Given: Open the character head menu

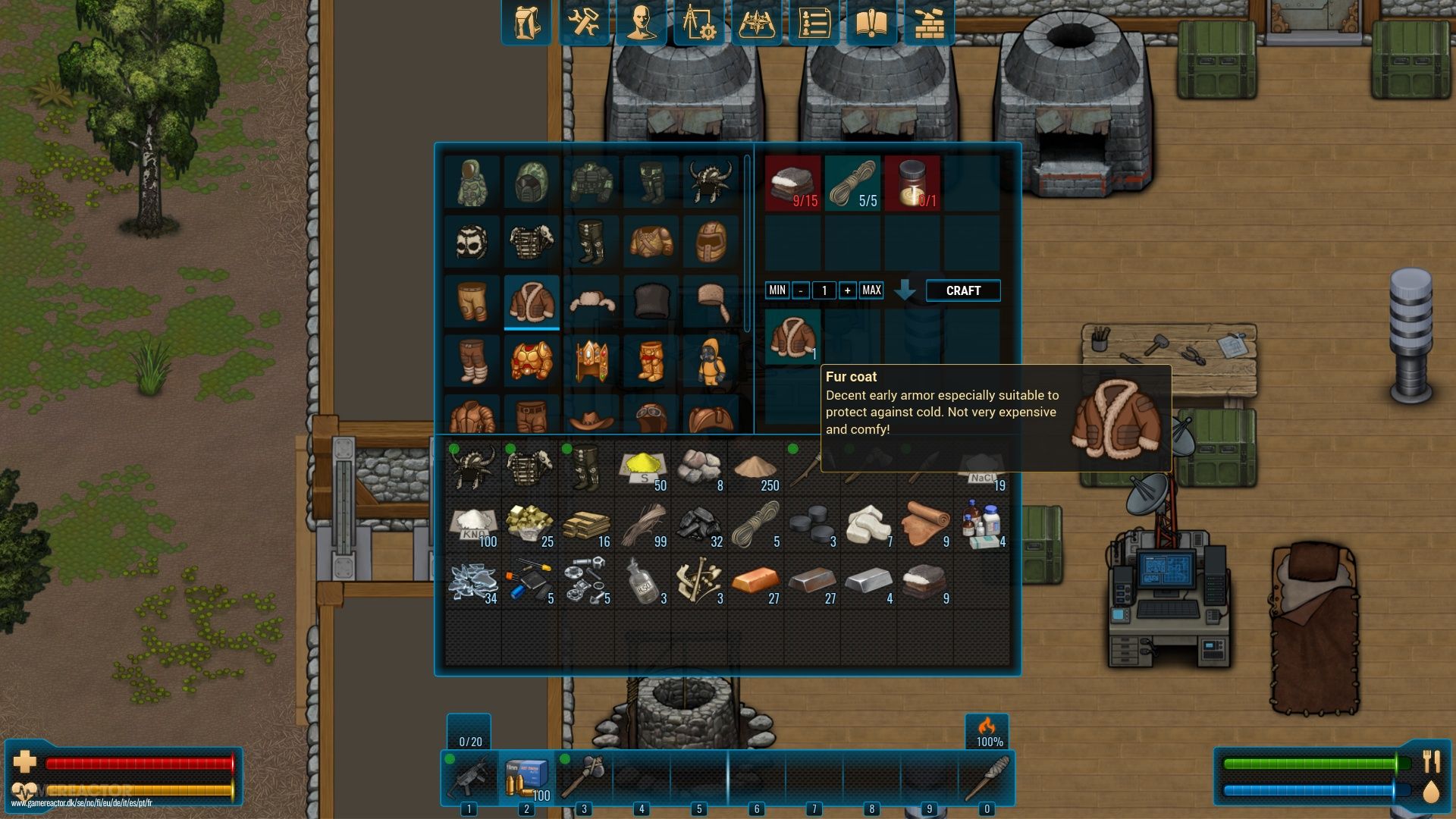Looking at the screenshot, I should click(641, 23).
